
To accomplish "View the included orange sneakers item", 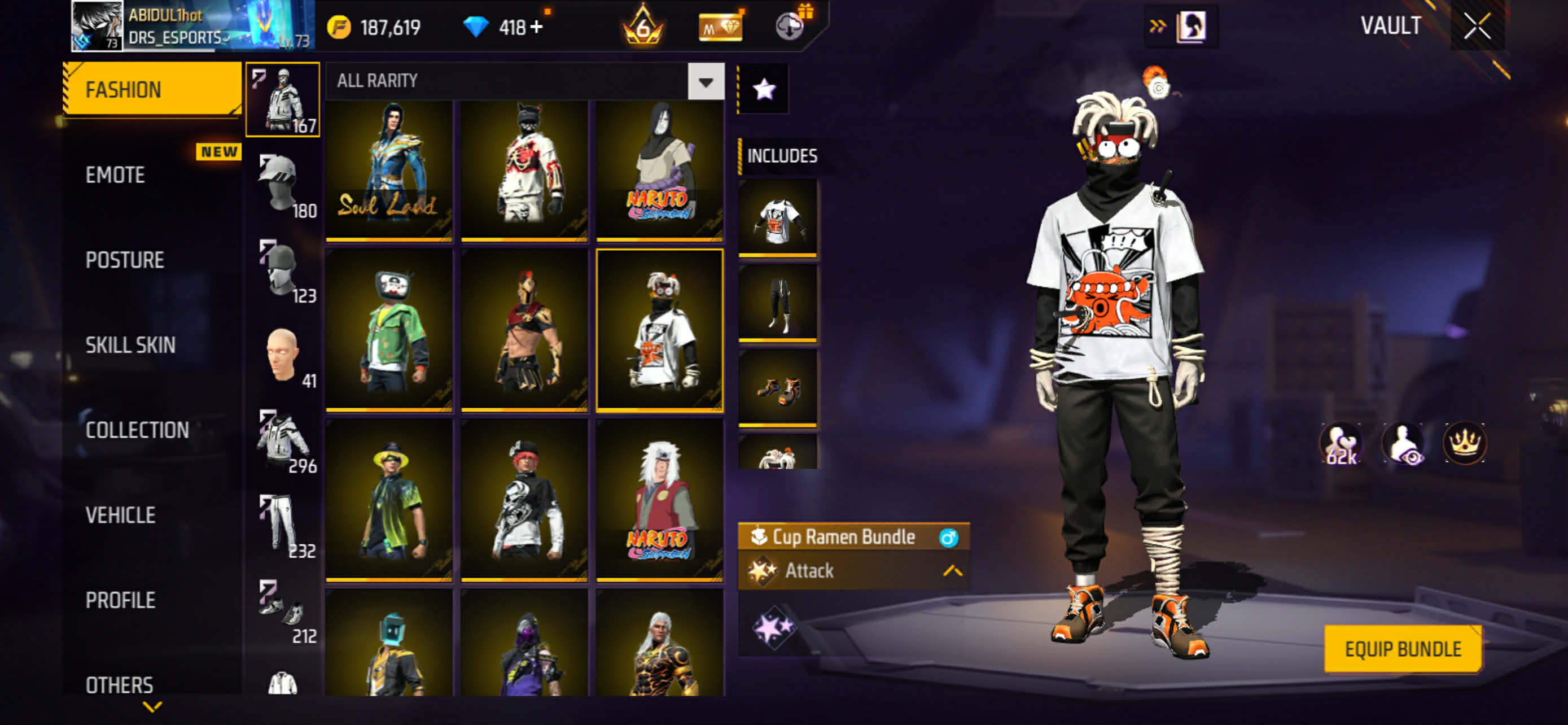I will coord(777,388).
